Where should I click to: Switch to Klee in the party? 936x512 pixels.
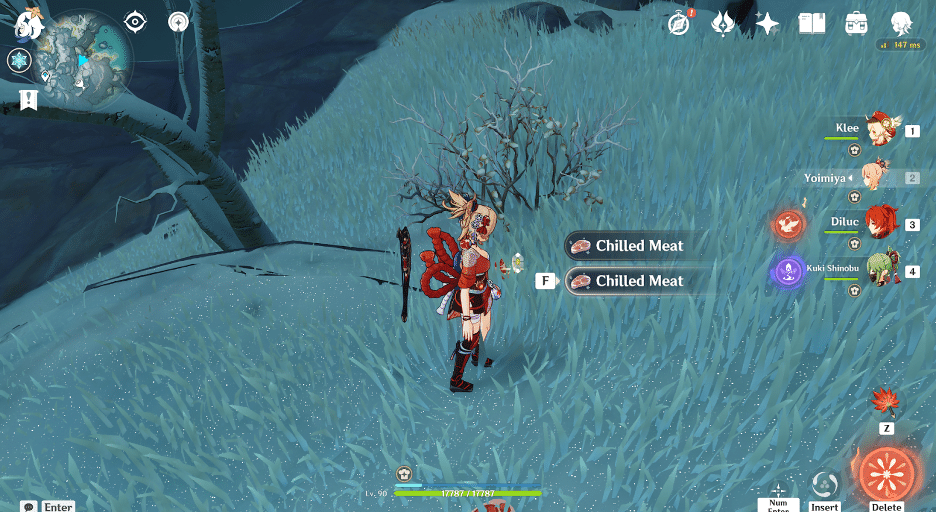880,129
